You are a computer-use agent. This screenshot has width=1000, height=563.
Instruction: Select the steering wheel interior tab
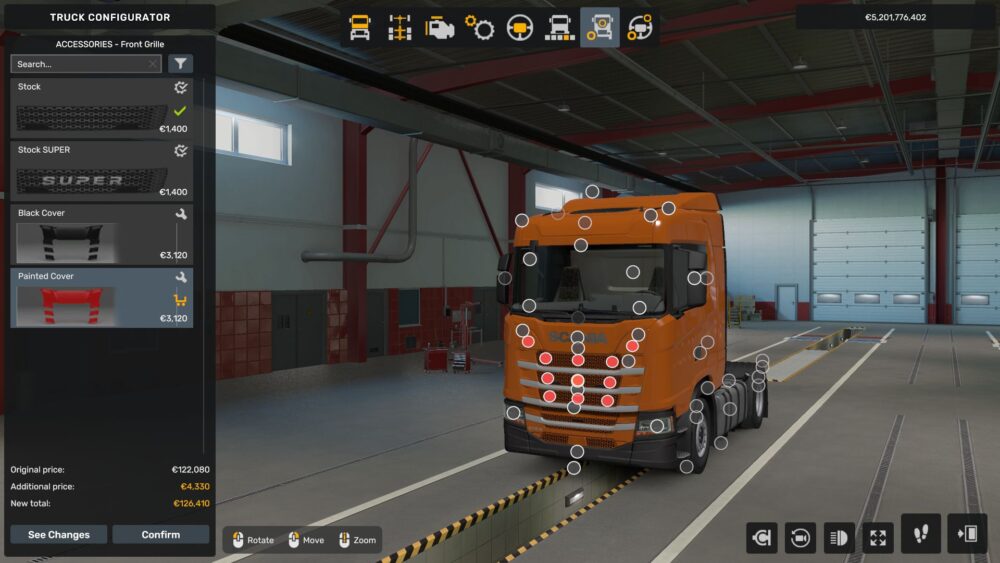[x=520, y=28]
